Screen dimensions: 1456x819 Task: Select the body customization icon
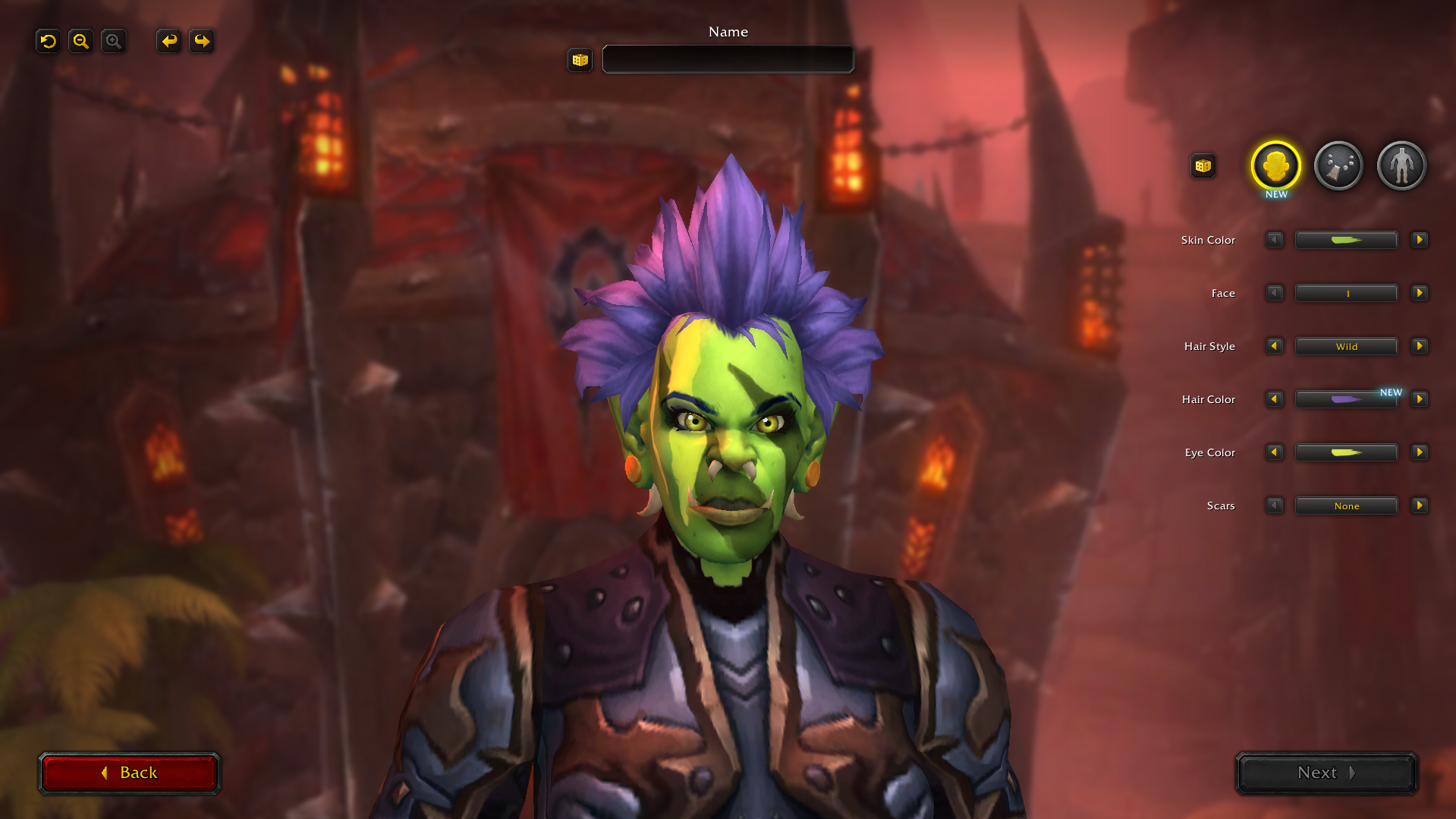pos(1401,165)
